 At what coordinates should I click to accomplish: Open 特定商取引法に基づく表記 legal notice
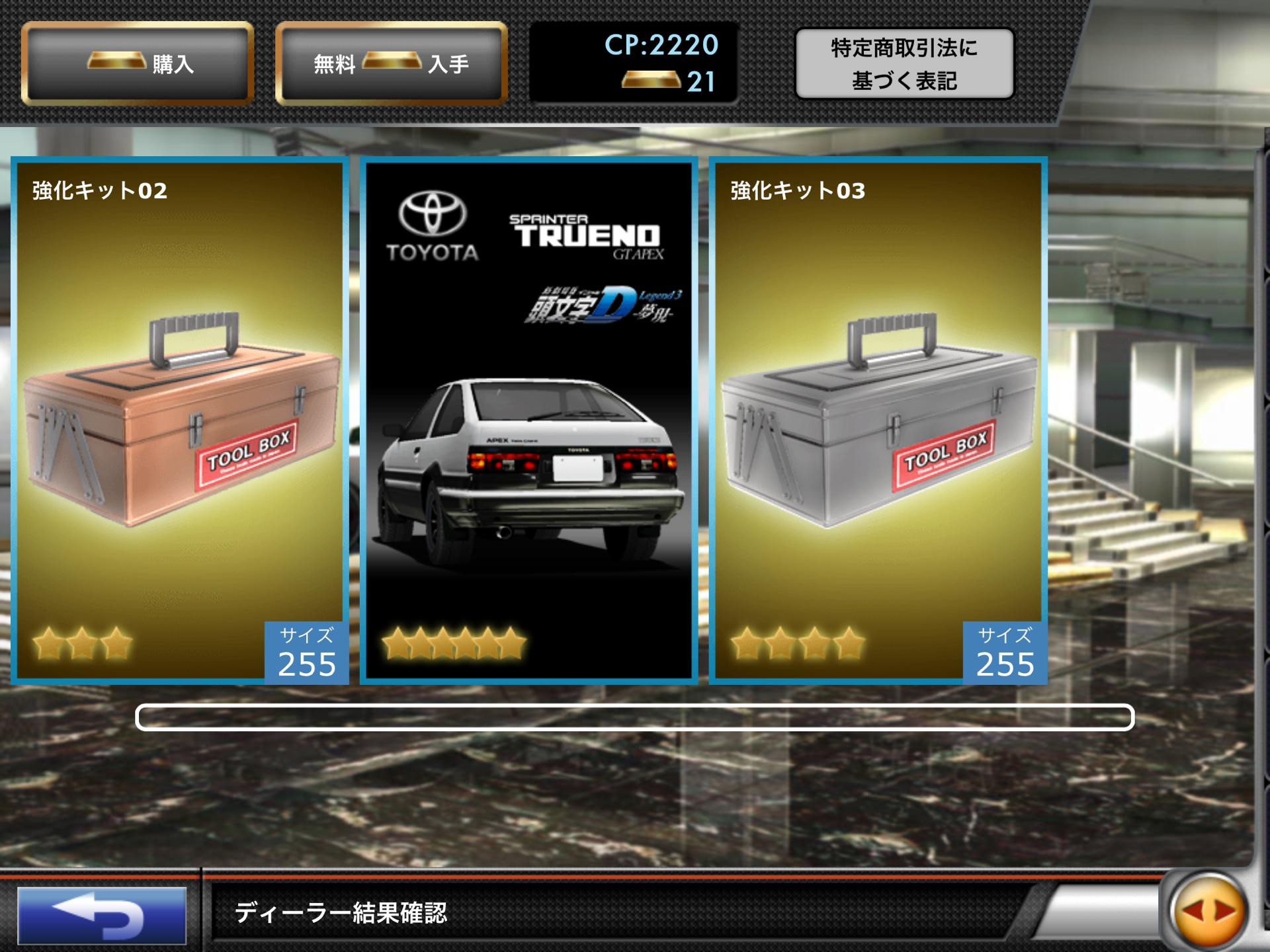(x=904, y=64)
